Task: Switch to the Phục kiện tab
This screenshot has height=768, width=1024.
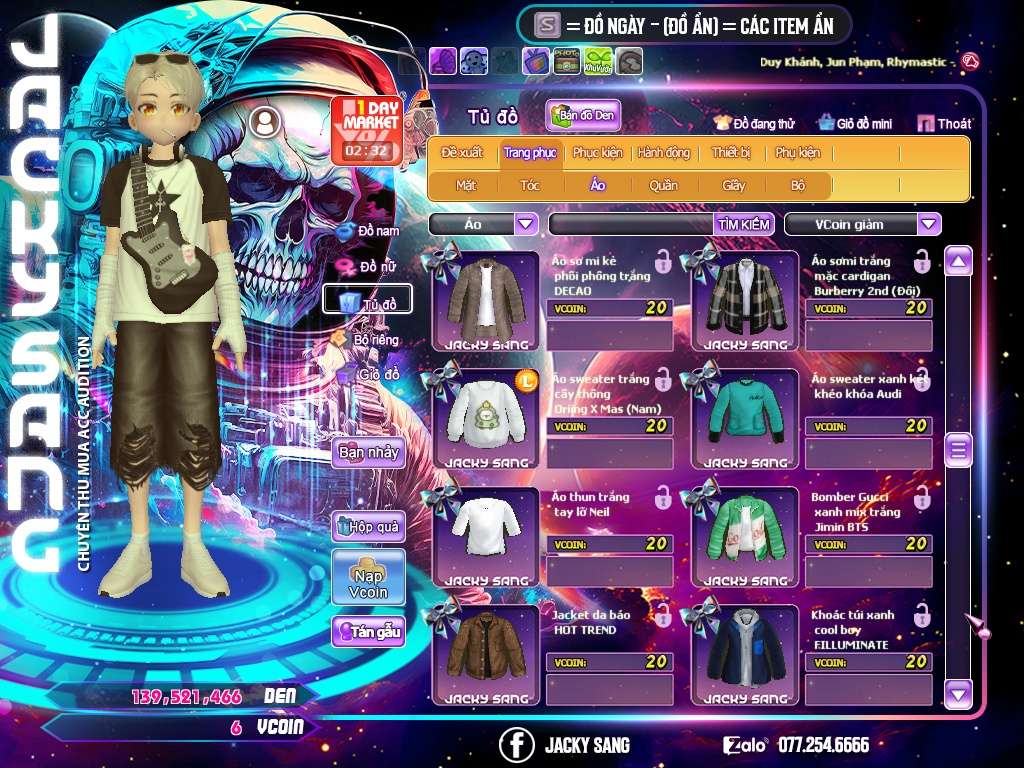Action: click(x=597, y=153)
